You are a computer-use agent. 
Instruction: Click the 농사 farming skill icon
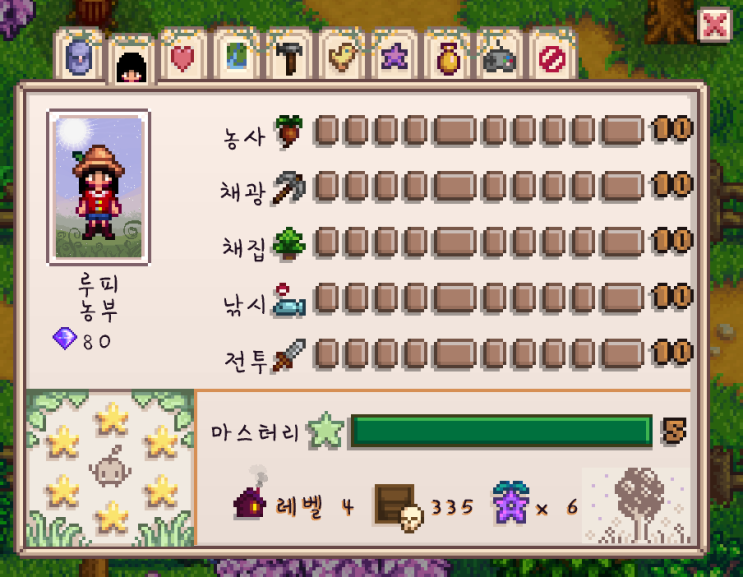tap(288, 133)
